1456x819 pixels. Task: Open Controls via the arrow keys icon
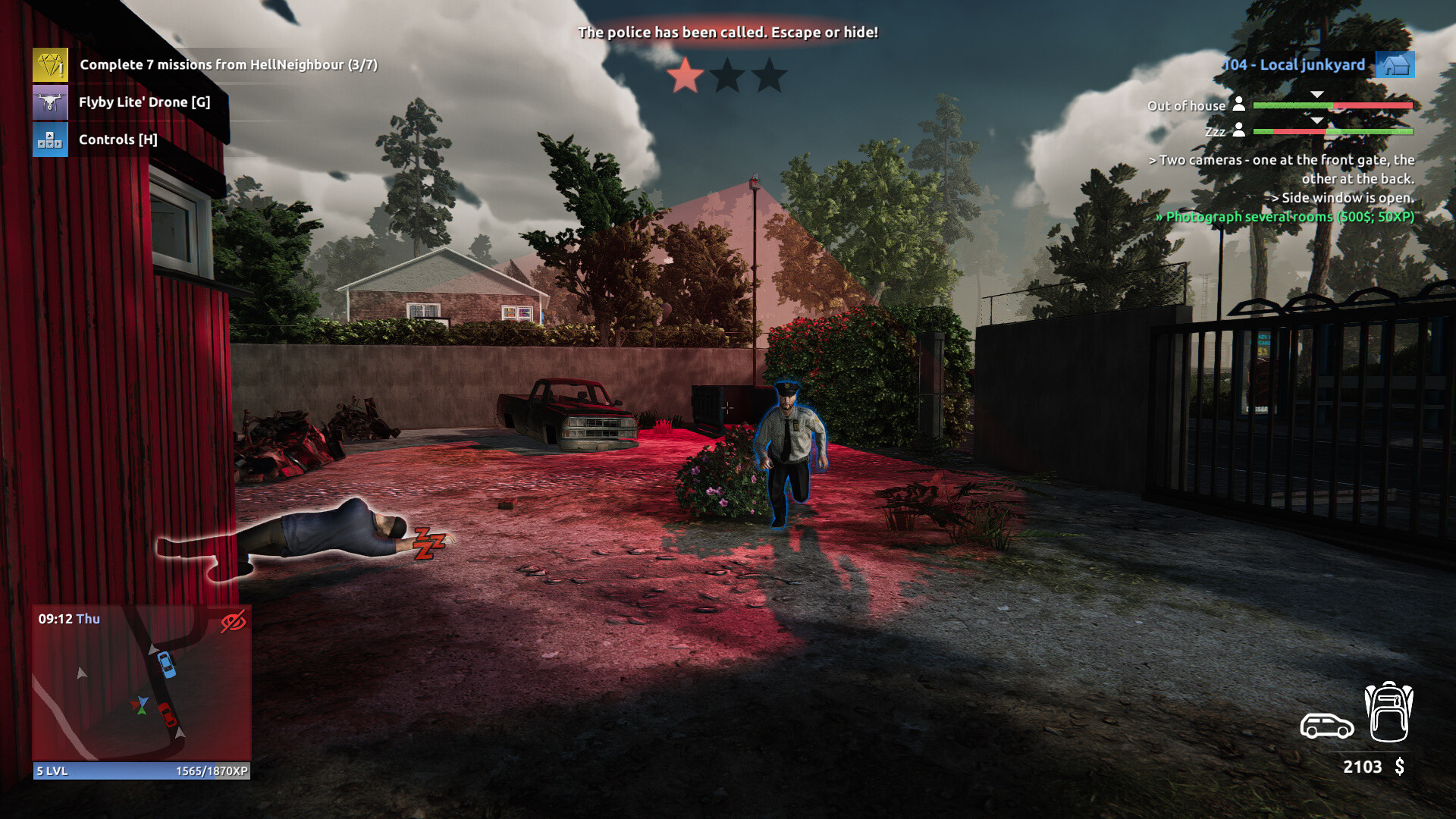pyautogui.click(x=49, y=140)
